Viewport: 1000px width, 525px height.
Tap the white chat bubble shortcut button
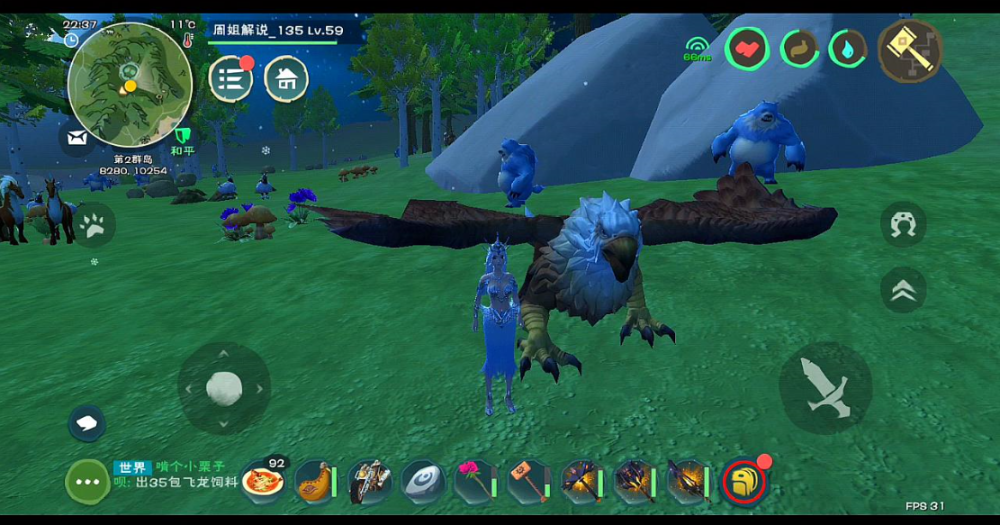[x=87, y=422]
